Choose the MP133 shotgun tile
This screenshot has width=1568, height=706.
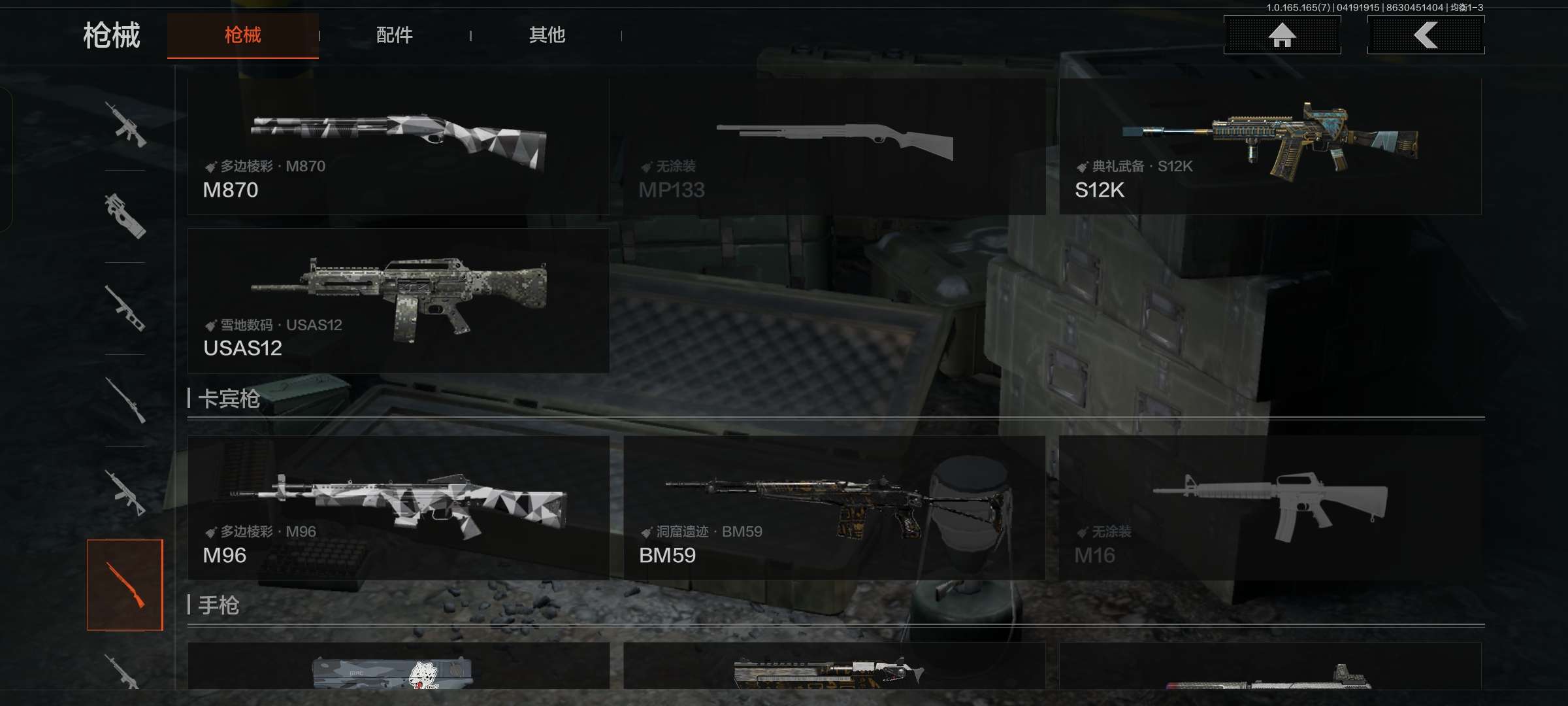point(834,146)
